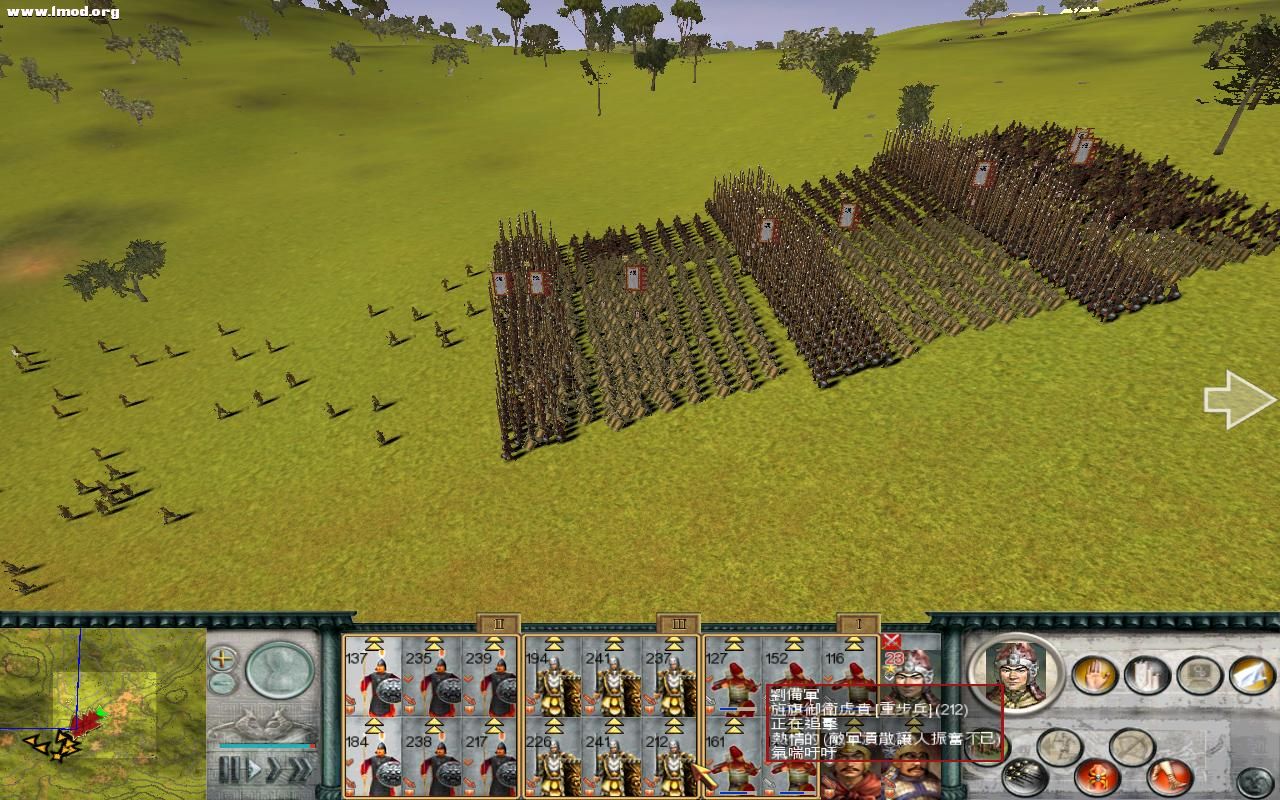This screenshot has width=1280, height=800.
Task: Click the teal battle time bar
Action: click(264, 746)
